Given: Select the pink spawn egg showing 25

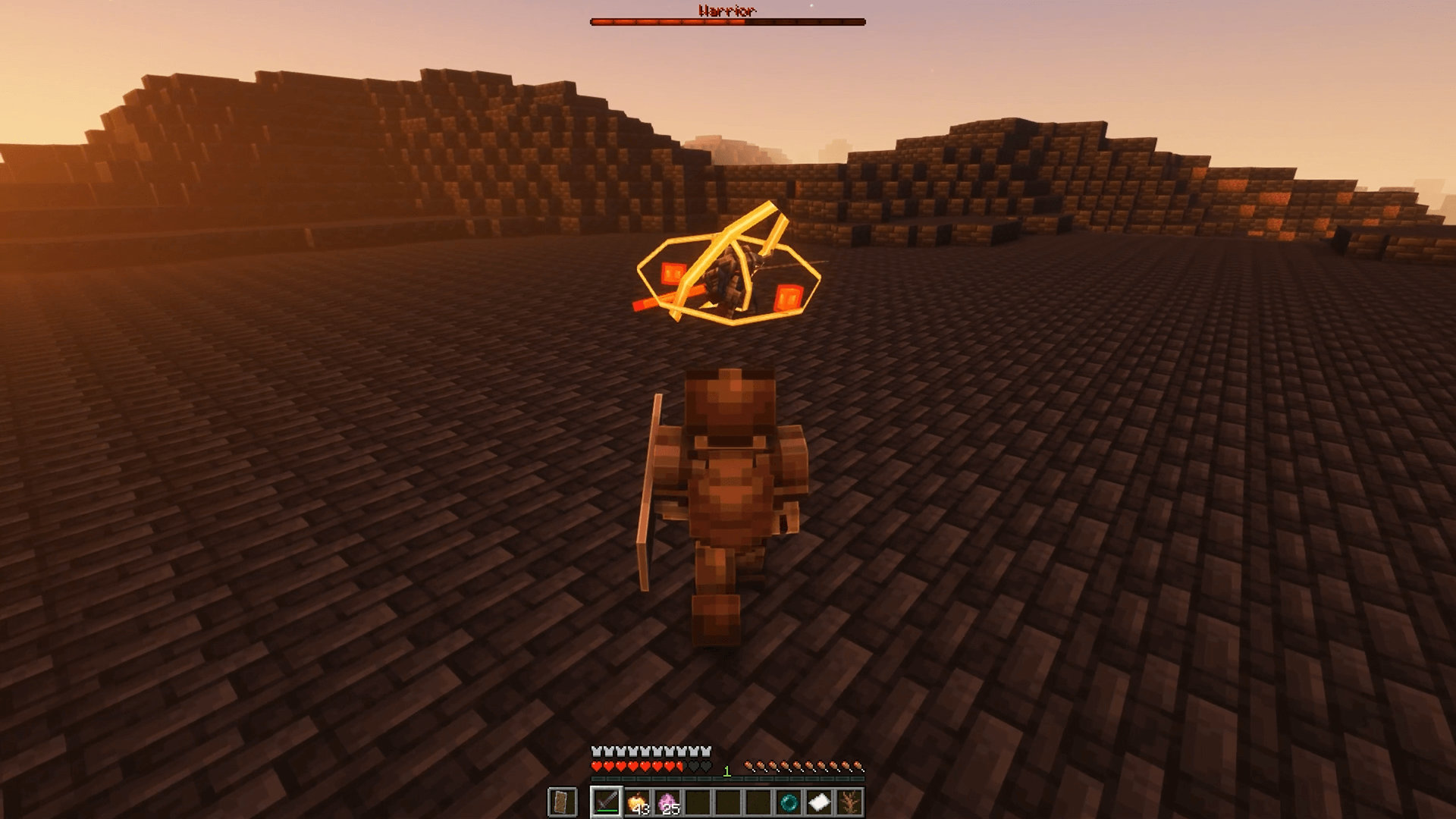Looking at the screenshot, I should click(670, 802).
